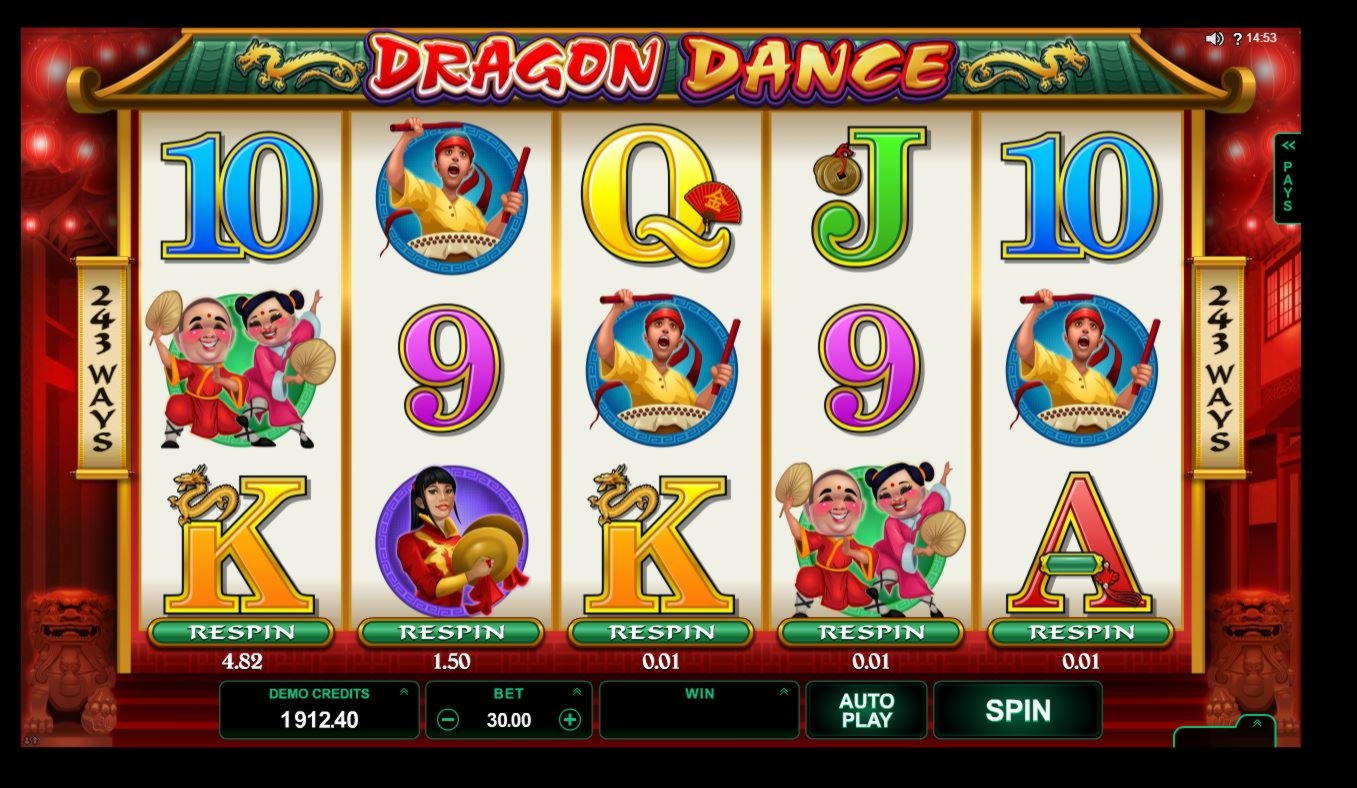Respin the reel costing 1.50
Viewport: 1357px width, 788px height.
[450, 632]
